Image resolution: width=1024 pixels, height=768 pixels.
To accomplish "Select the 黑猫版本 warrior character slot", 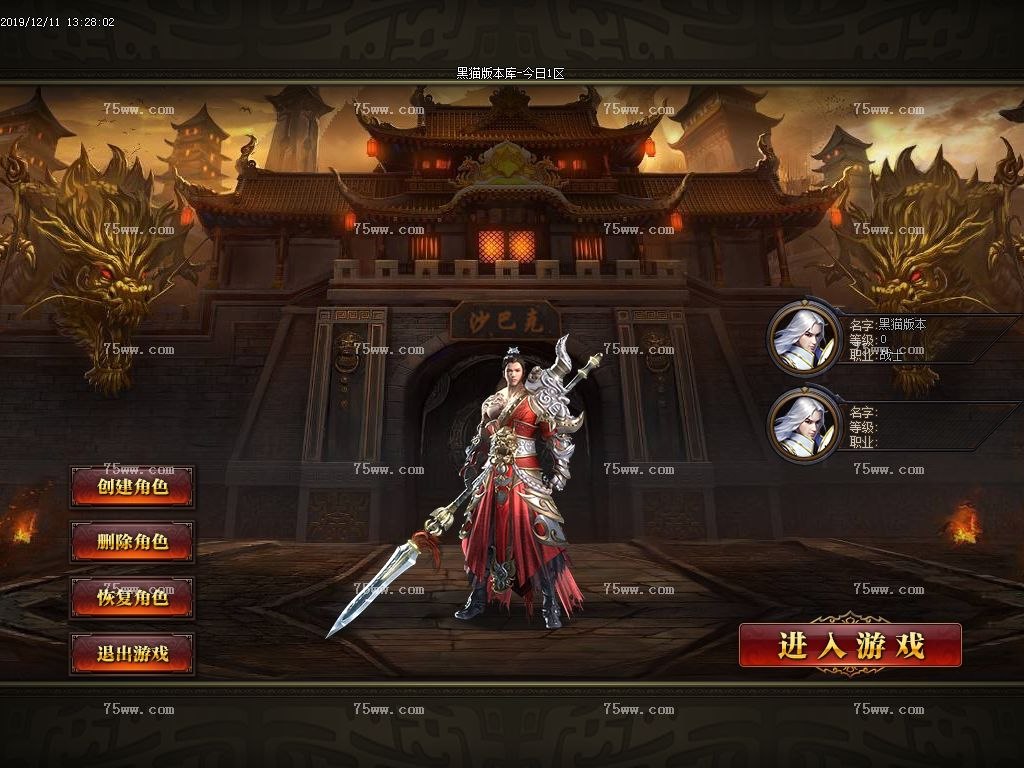I will 804,338.
